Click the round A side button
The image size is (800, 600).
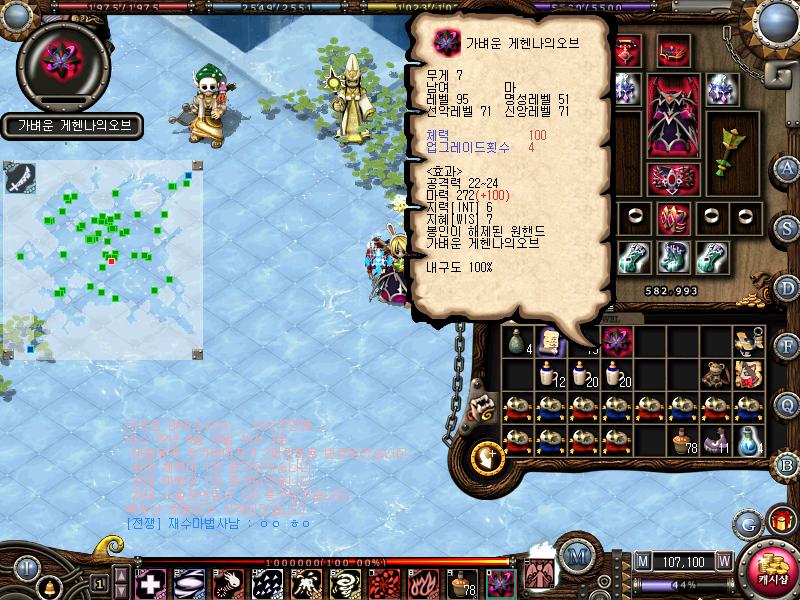tap(788, 168)
